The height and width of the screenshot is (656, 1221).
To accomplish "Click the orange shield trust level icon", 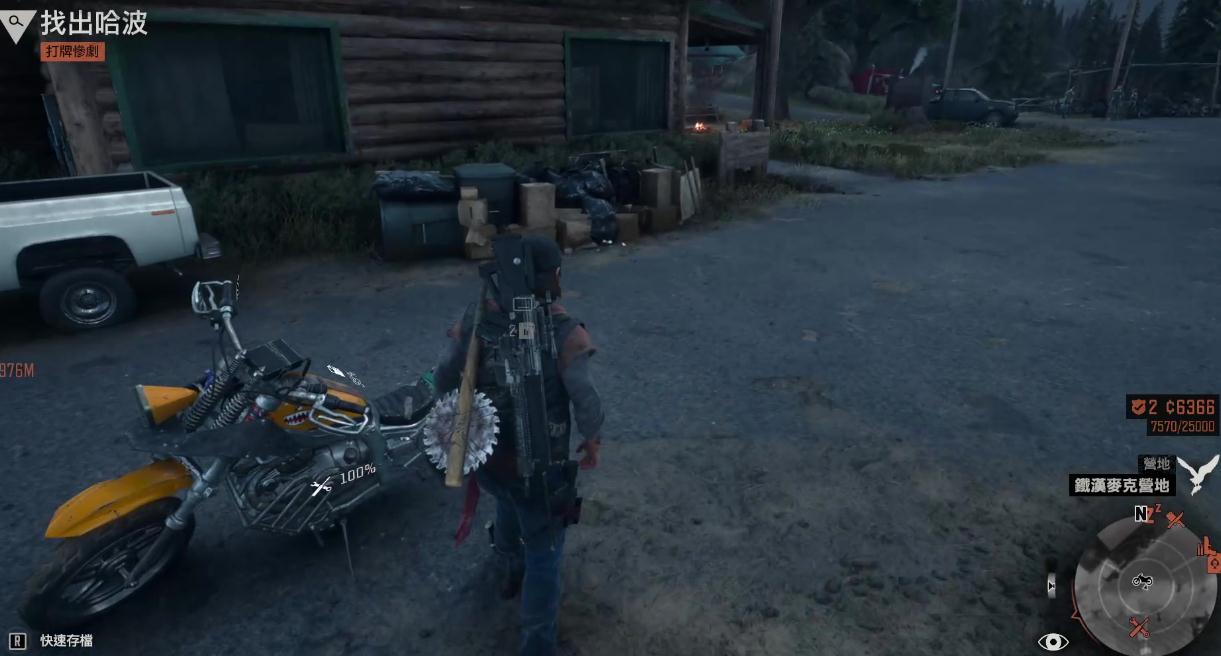I will click(x=1136, y=406).
